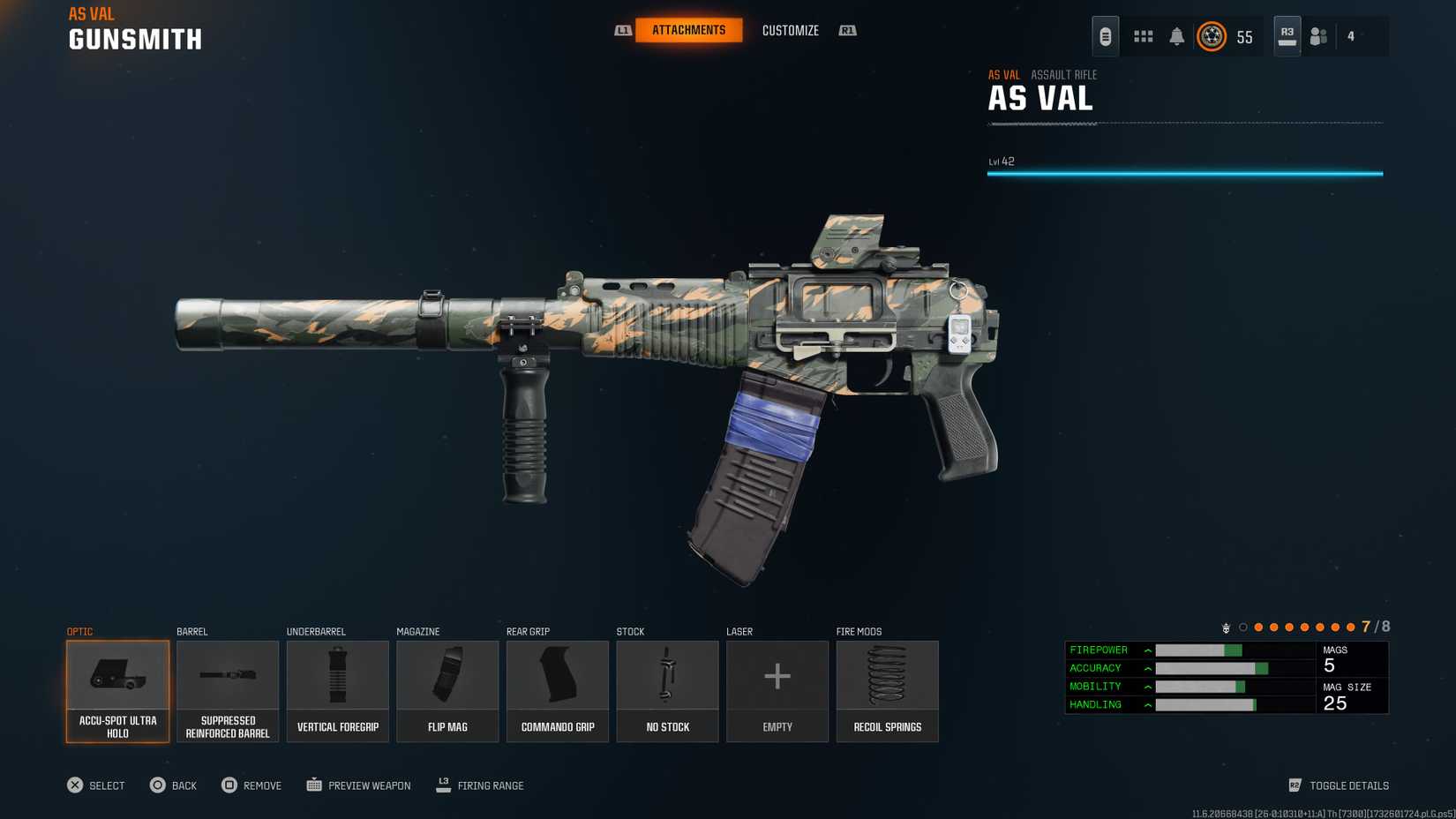The height and width of the screenshot is (819, 1456).
Task: Open the Firing Range
Action: (480, 785)
